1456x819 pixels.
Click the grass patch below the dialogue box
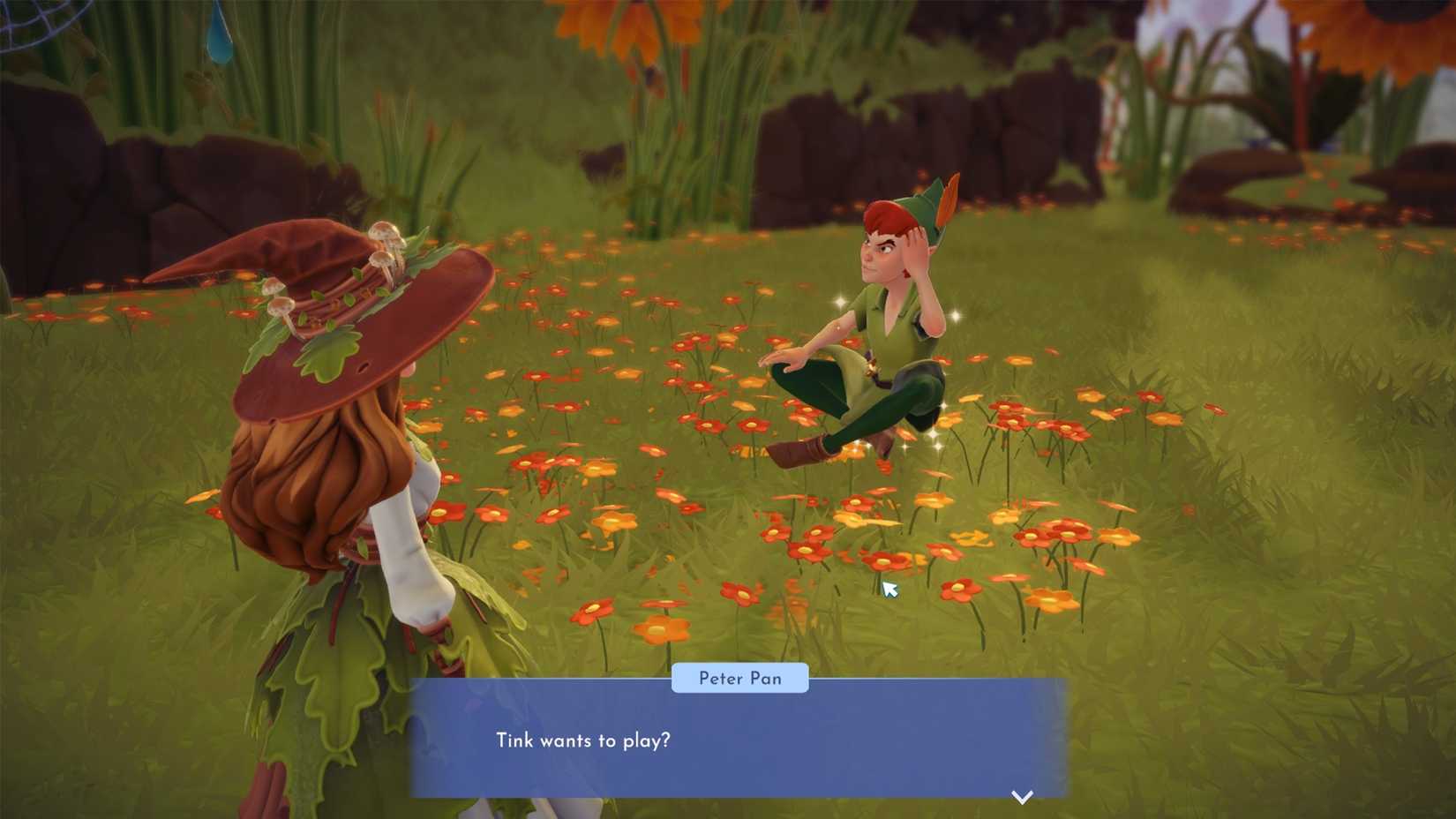pyautogui.click(x=794, y=812)
